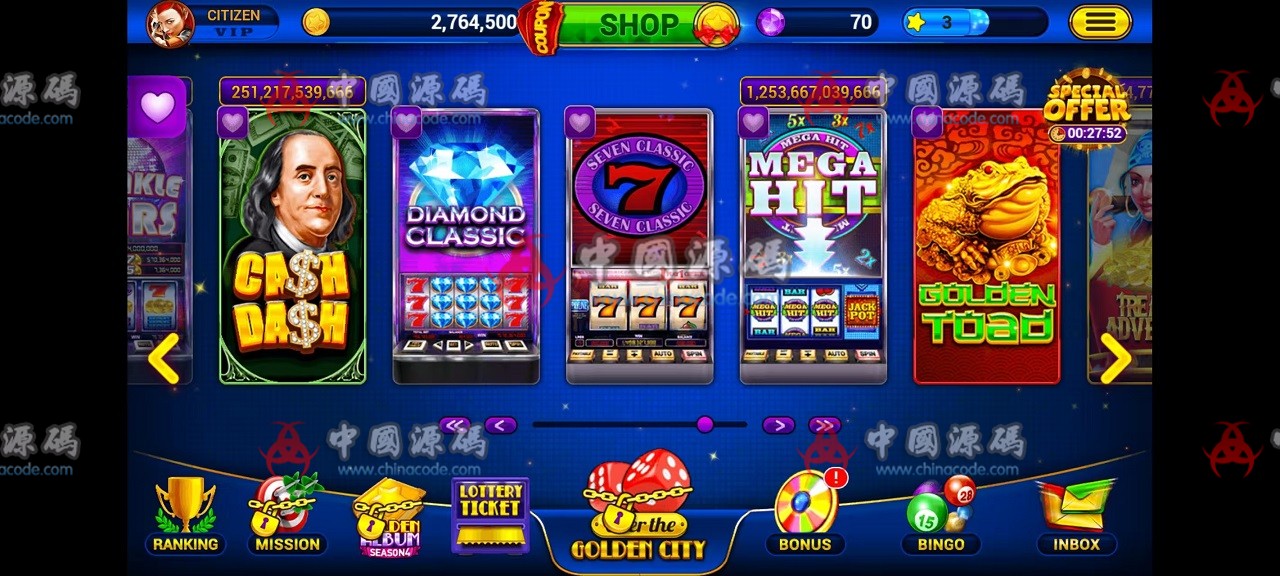Jump to last page with double-right arrow
Viewport: 1280px width, 576px height.
[824, 425]
